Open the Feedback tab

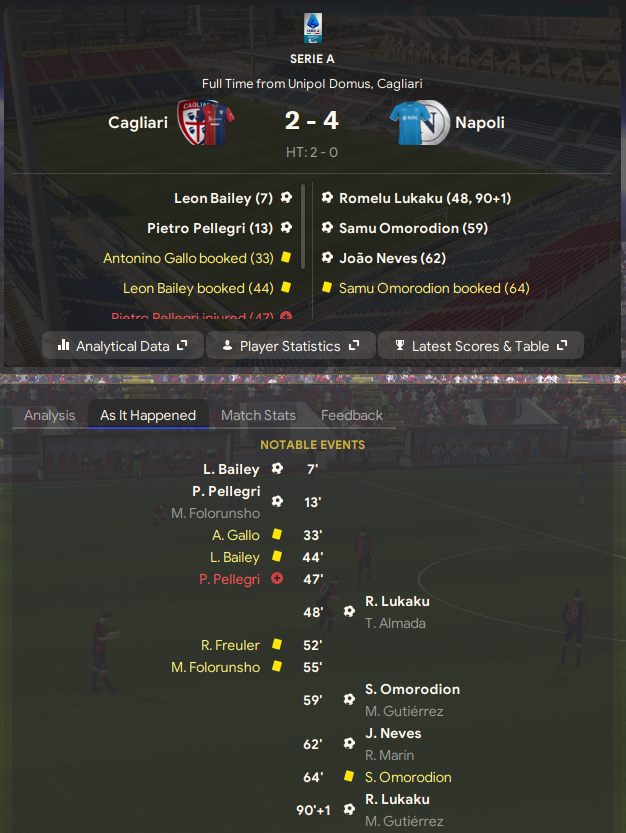[352, 415]
